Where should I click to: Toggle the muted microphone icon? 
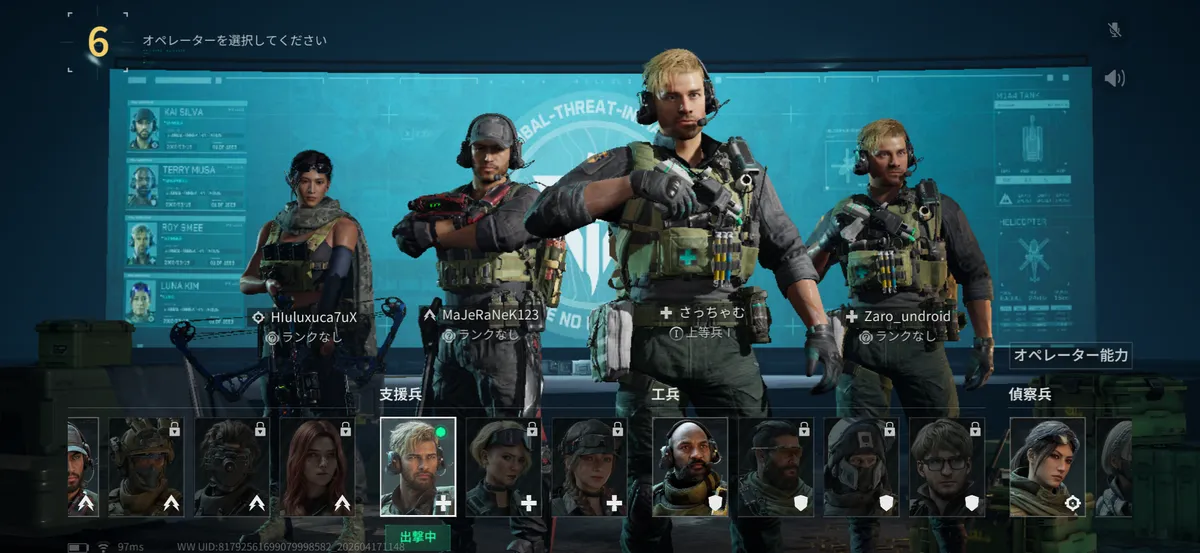click(x=1115, y=30)
